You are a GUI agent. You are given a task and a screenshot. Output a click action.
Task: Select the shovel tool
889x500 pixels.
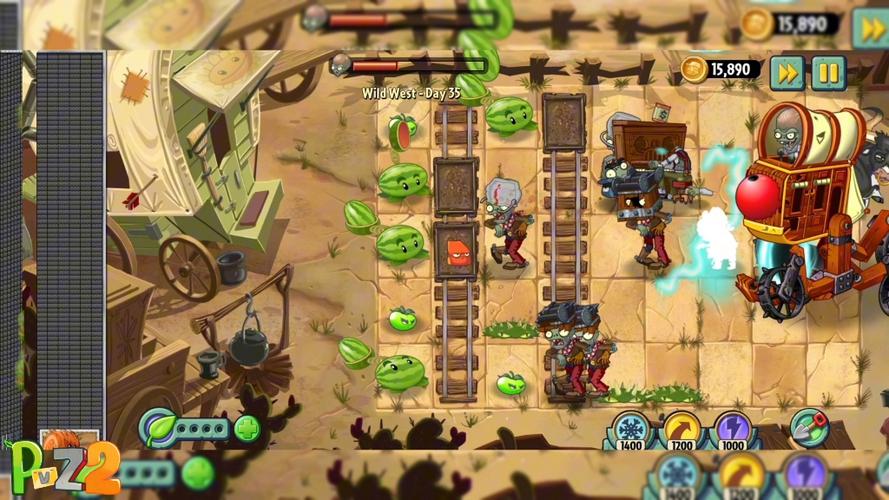pos(809,428)
